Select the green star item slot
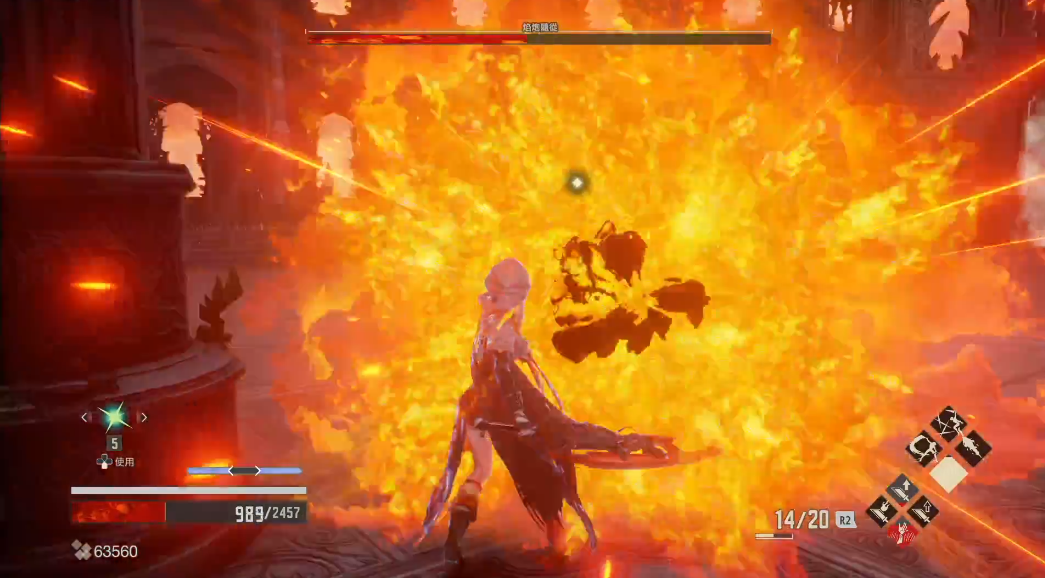 [113, 416]
